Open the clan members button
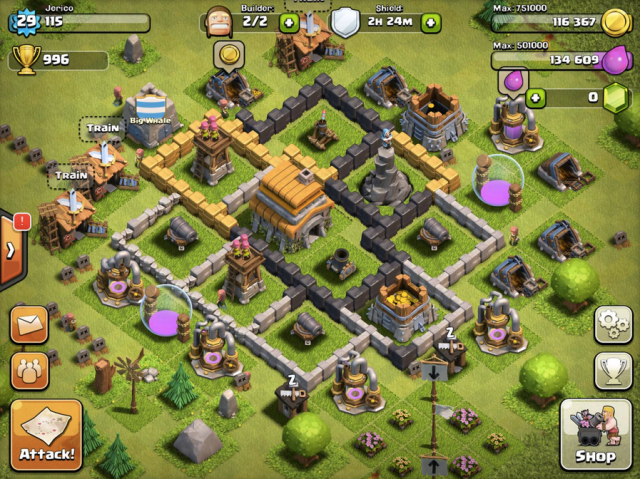640x479 pixels. pos(30,370)
